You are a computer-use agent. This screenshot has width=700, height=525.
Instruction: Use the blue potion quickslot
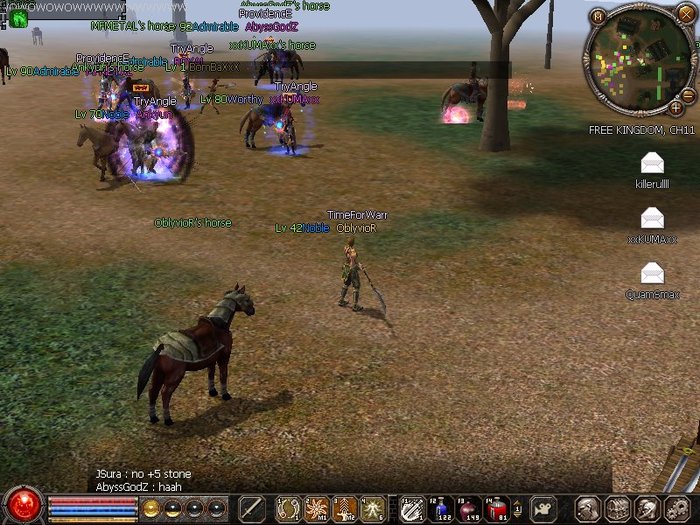coord(442,508)
